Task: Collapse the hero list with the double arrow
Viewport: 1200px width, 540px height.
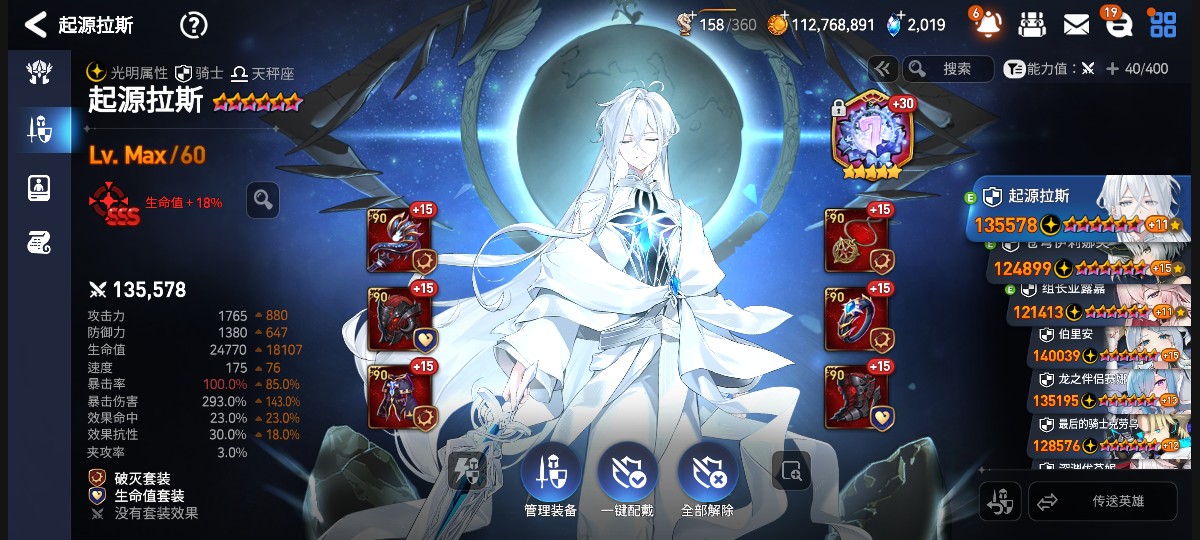Action: (x=882, y=69)
